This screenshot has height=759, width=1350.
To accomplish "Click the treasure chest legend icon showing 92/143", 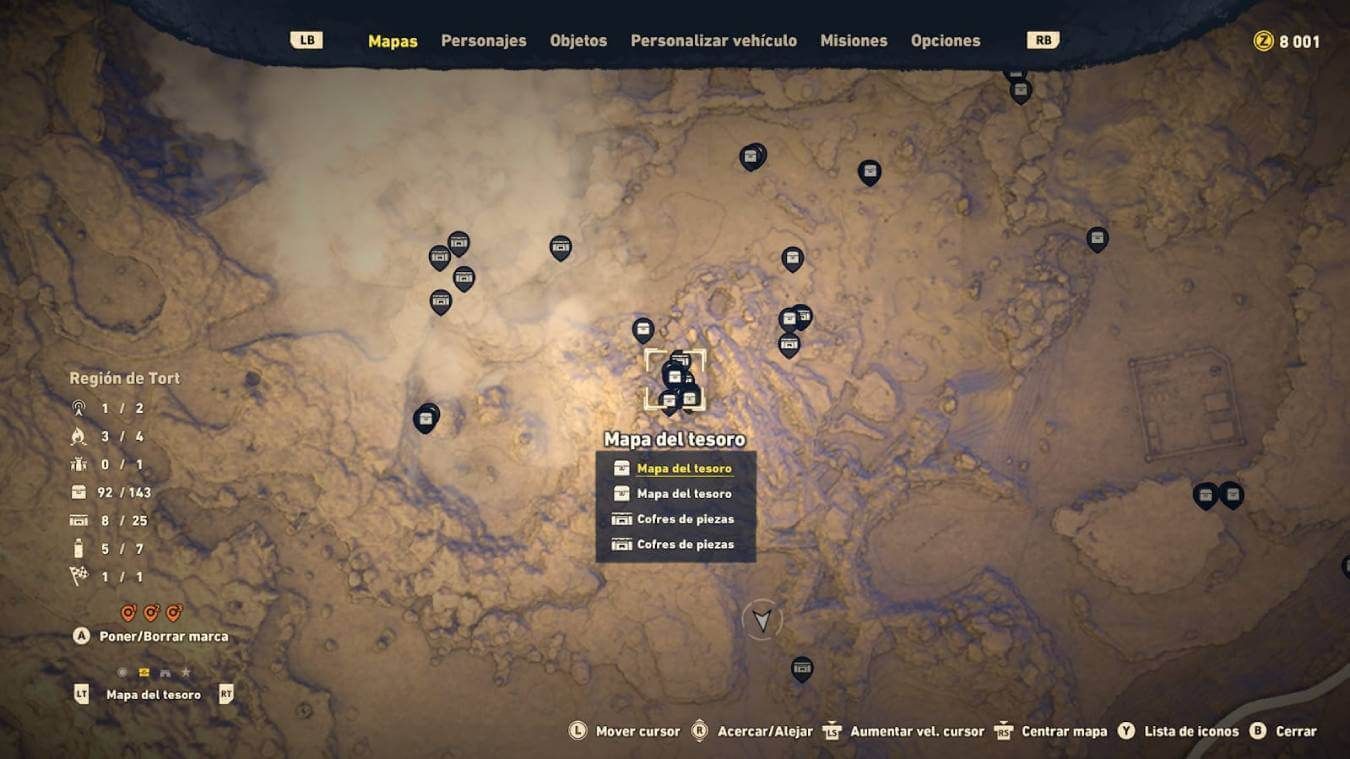I will [77, 492].
